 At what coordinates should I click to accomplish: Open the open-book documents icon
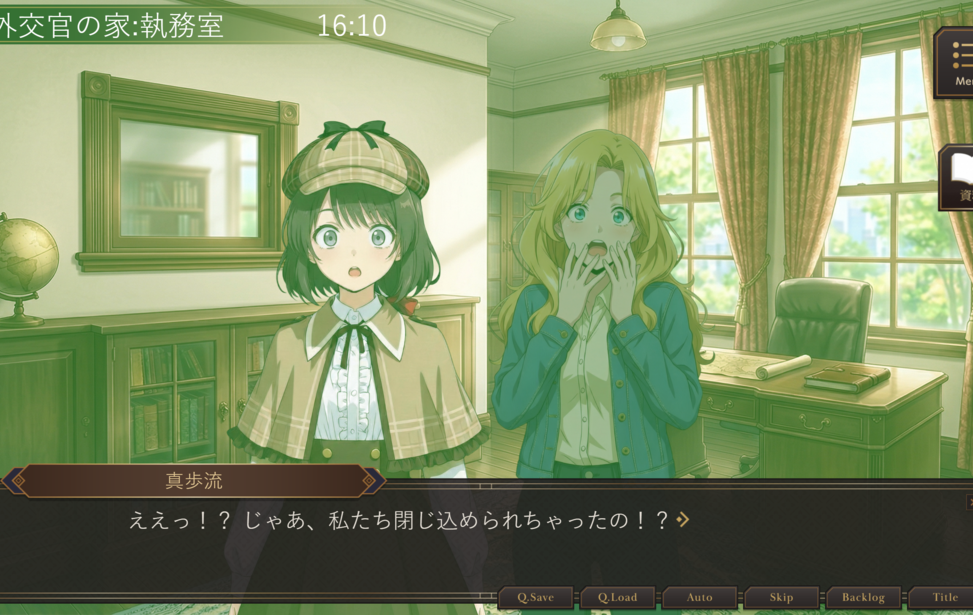click(958, 176)
